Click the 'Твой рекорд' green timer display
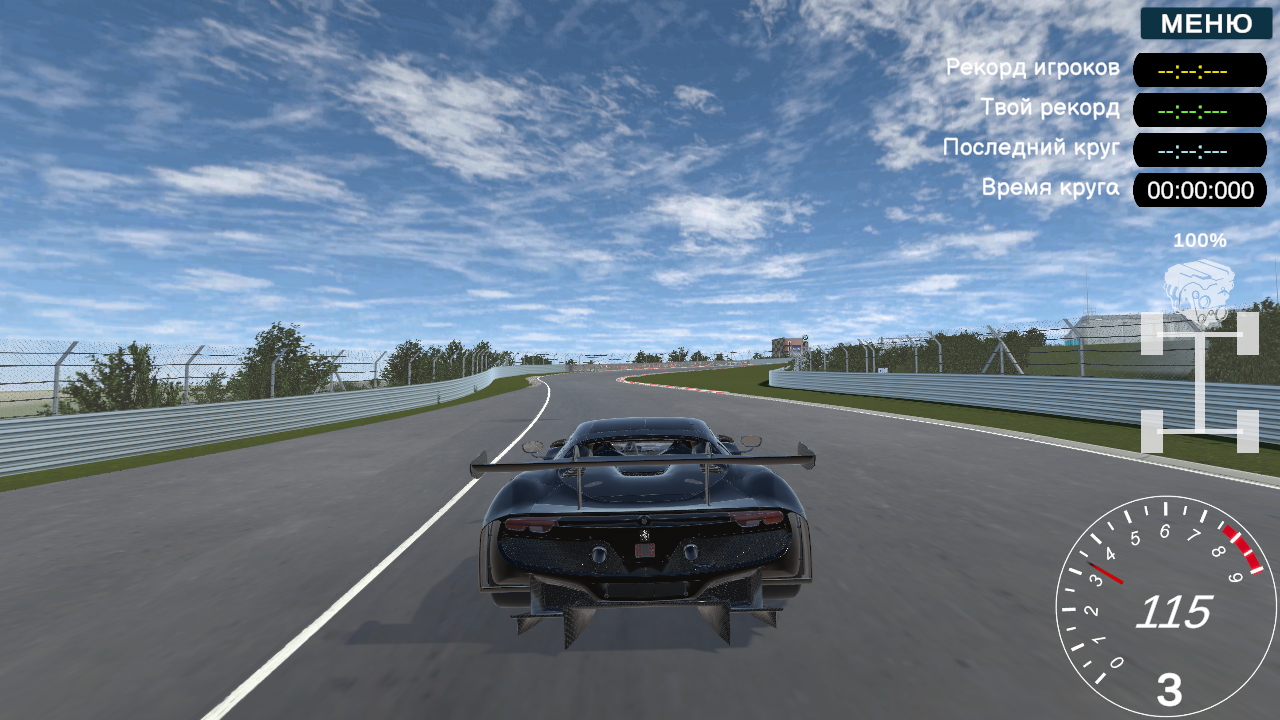 point(1198,110)
